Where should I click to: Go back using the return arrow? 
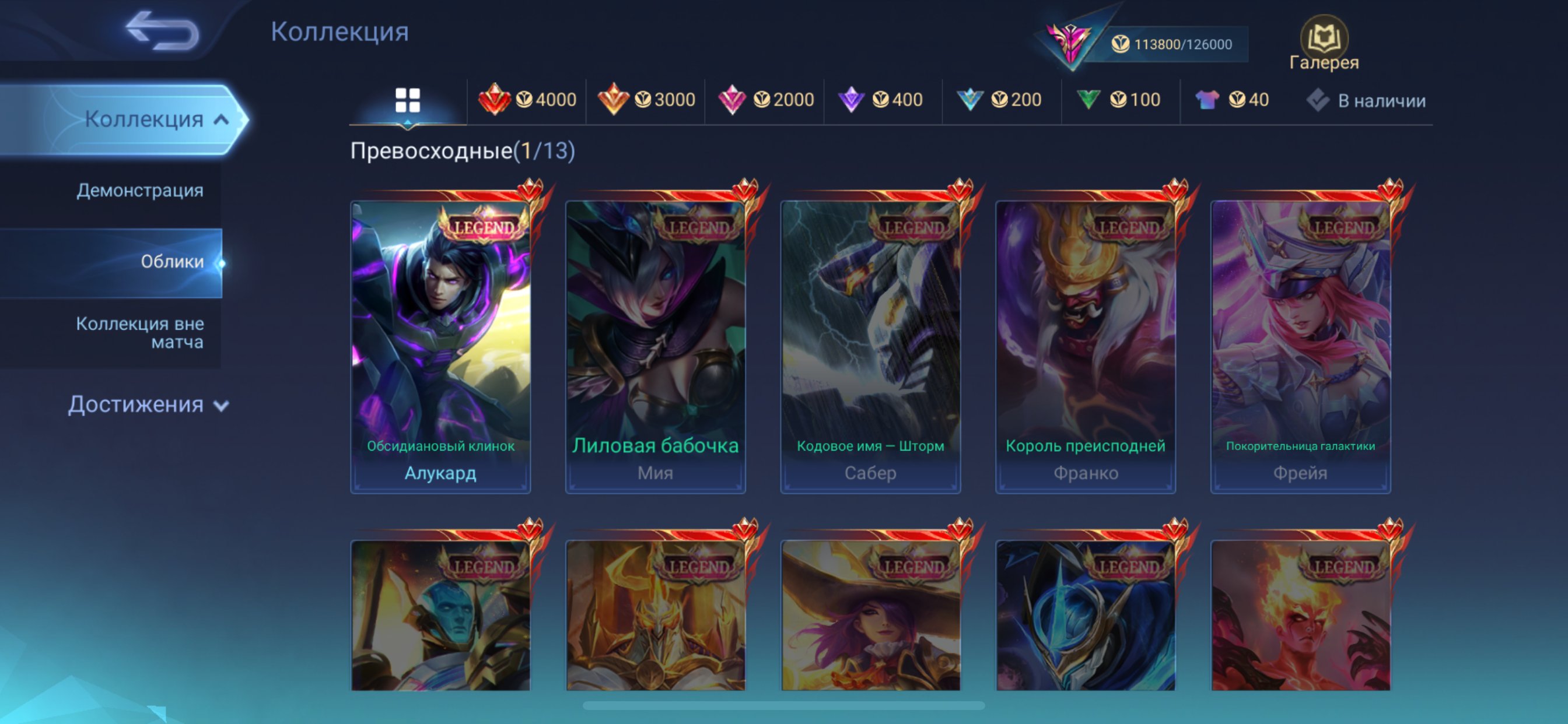click(162, 30)
